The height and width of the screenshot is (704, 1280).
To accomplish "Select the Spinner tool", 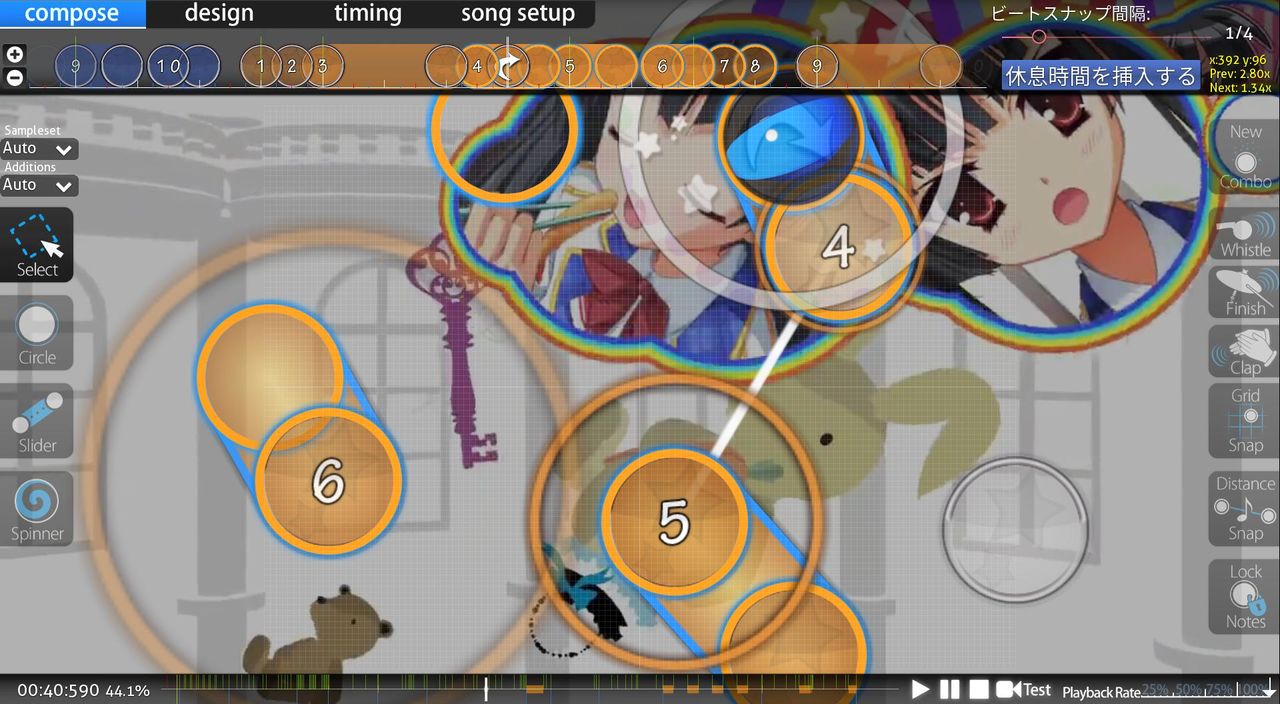I will point(37,509).
